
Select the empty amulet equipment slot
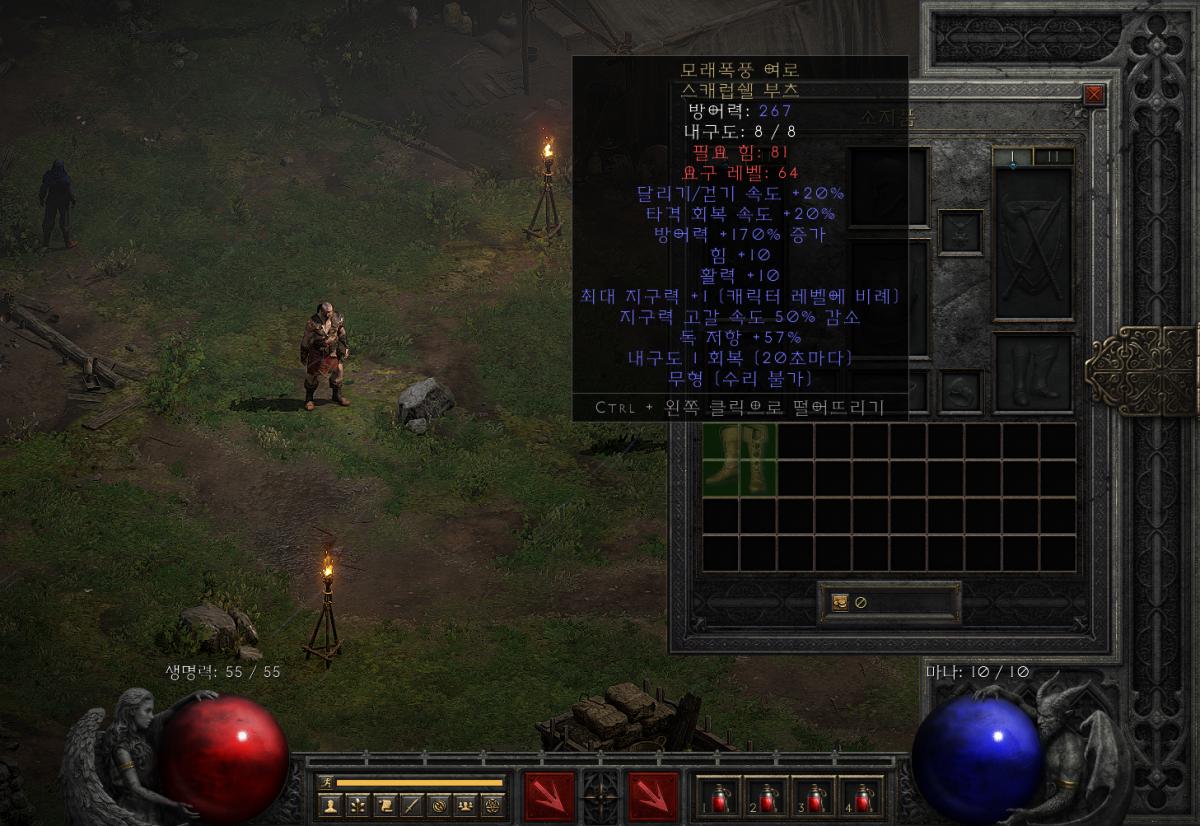960,232
